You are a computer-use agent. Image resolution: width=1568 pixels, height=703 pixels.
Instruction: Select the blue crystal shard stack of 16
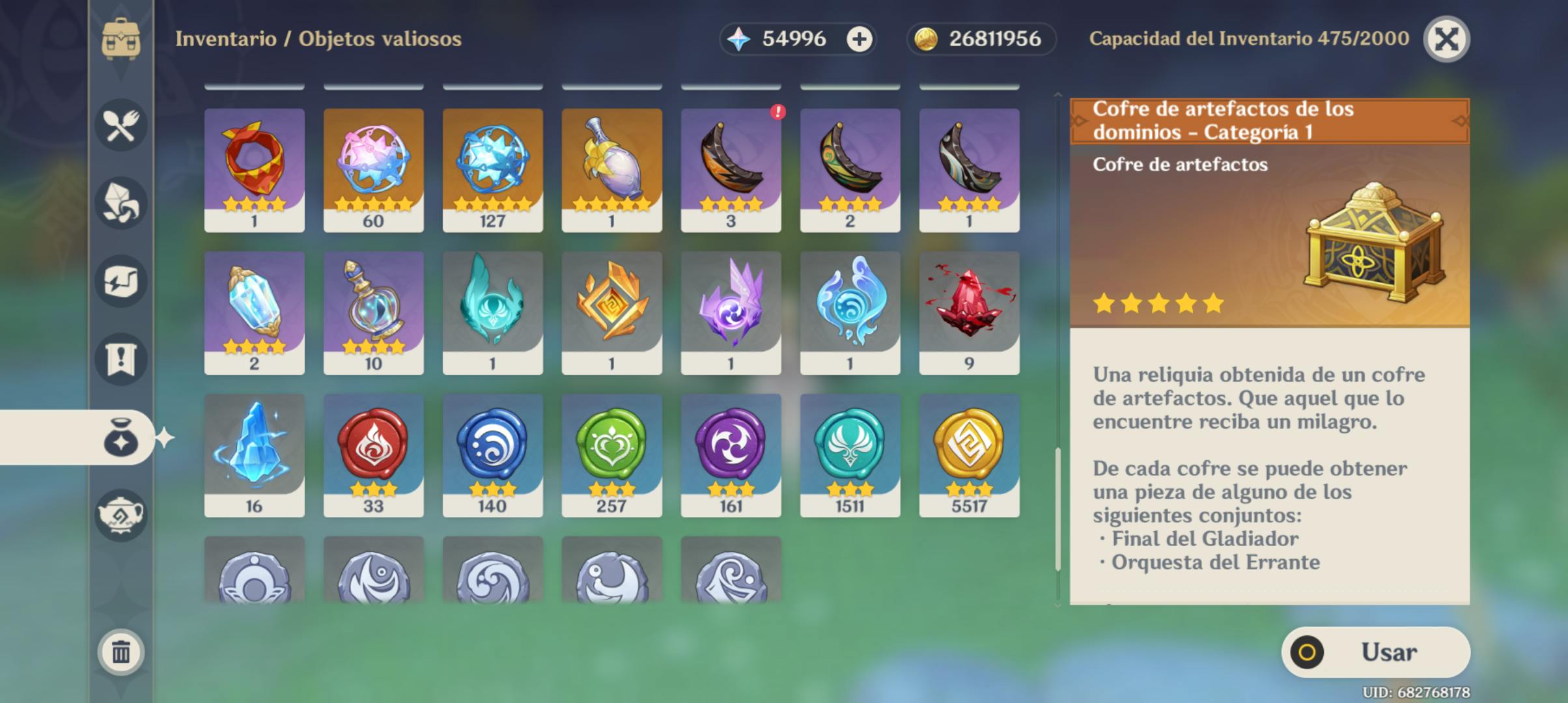coord(254,455)
